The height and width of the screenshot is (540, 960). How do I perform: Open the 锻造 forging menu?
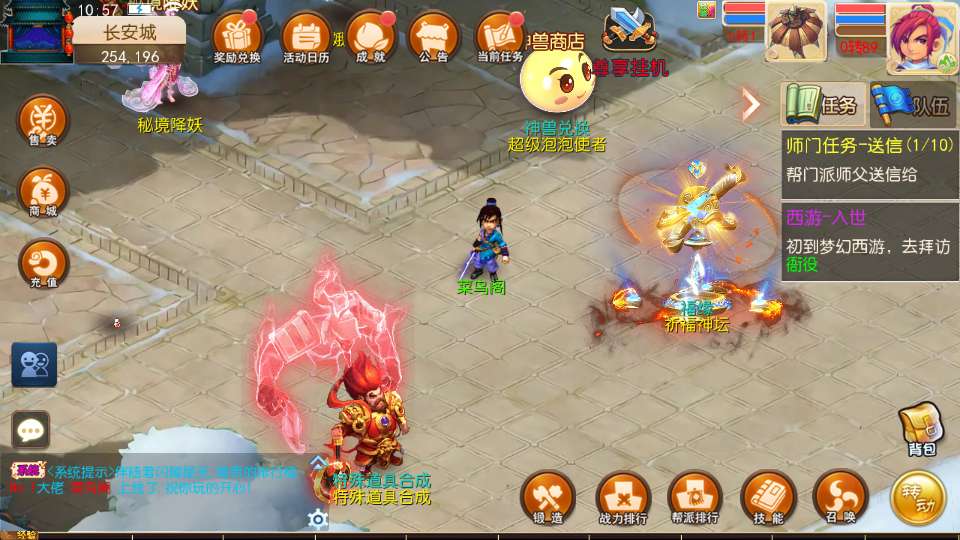pos(548,497)
